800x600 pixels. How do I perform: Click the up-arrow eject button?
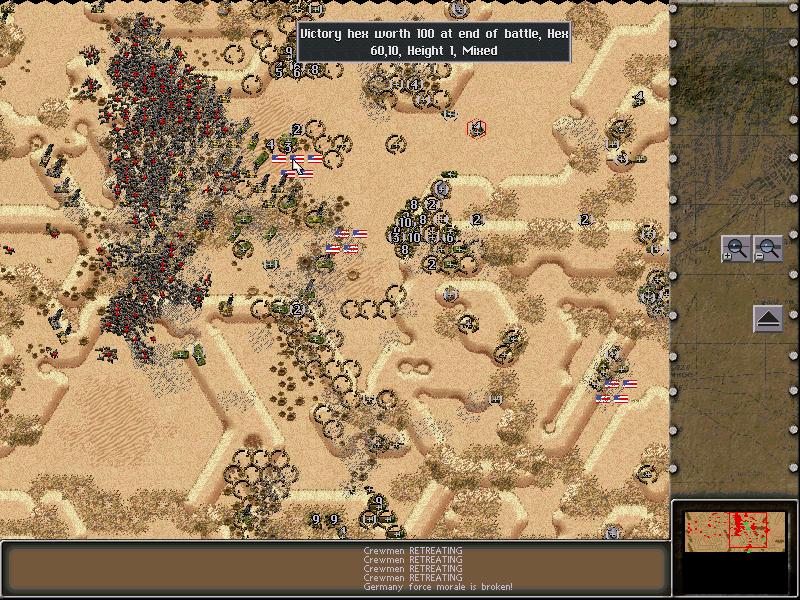pyautogui.click(x=768, y=320)
